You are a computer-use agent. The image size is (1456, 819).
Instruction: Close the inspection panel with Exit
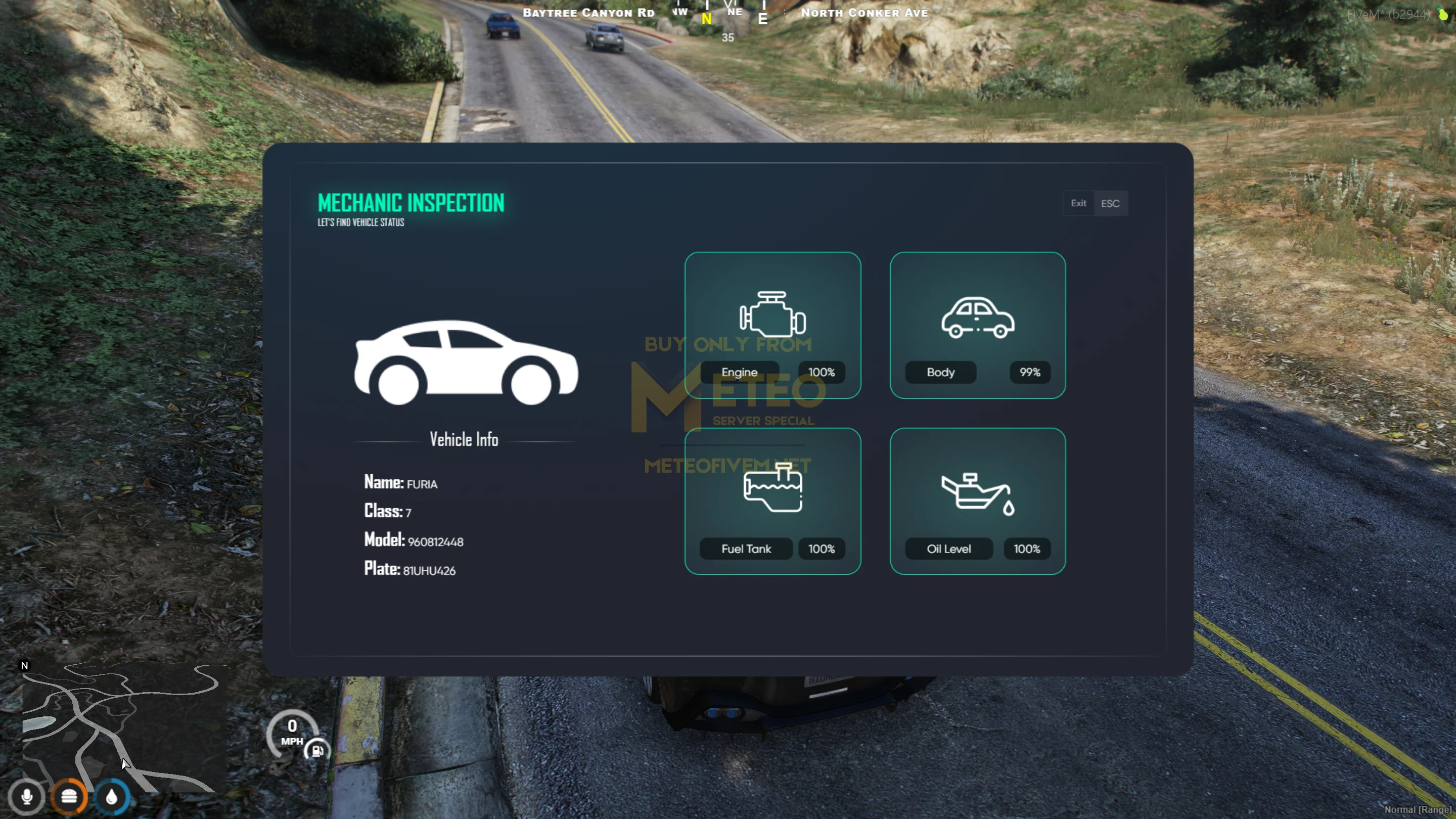click(1078, 203)
